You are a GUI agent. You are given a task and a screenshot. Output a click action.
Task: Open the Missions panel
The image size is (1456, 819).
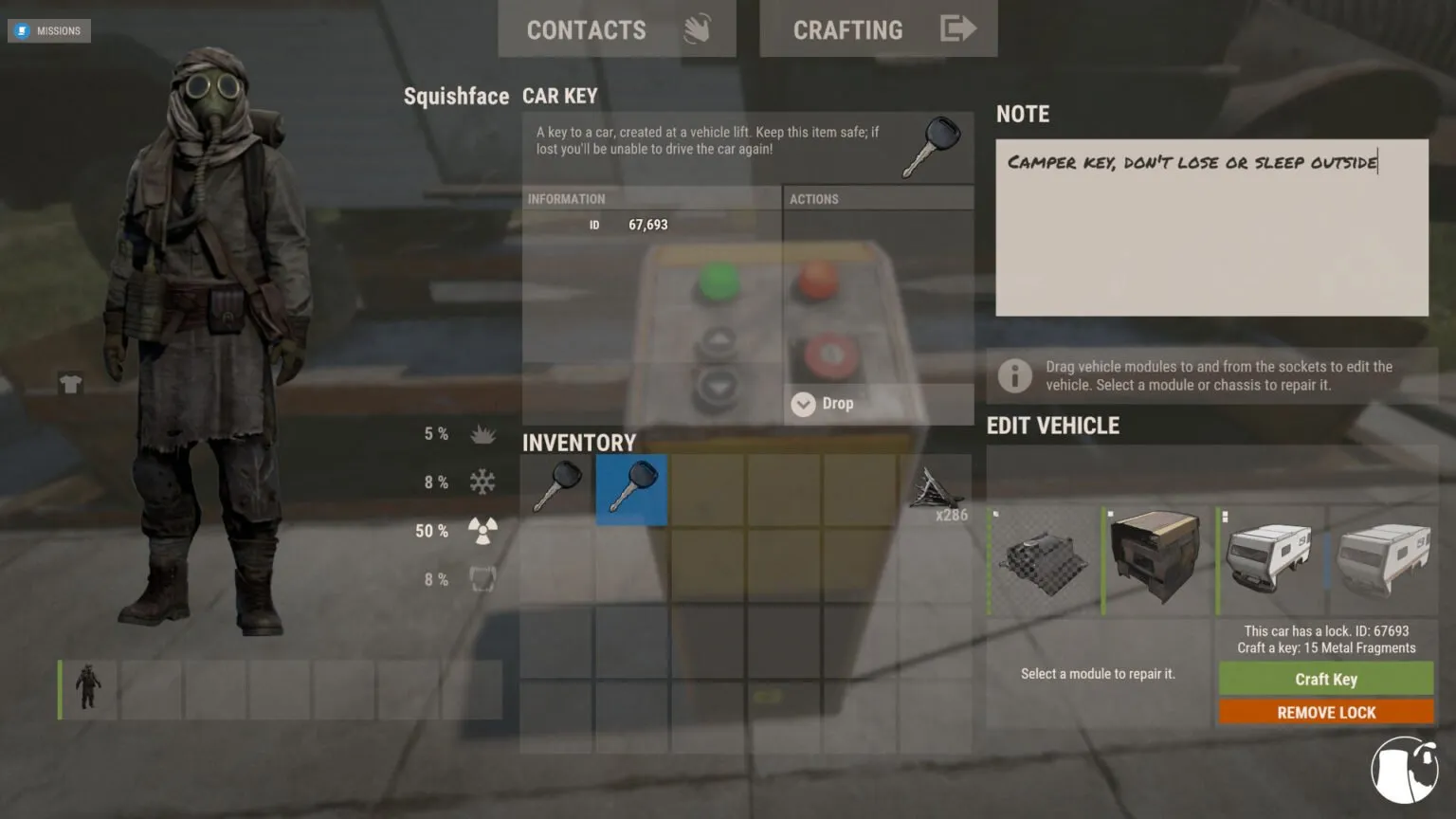click(x=49, y=30)
